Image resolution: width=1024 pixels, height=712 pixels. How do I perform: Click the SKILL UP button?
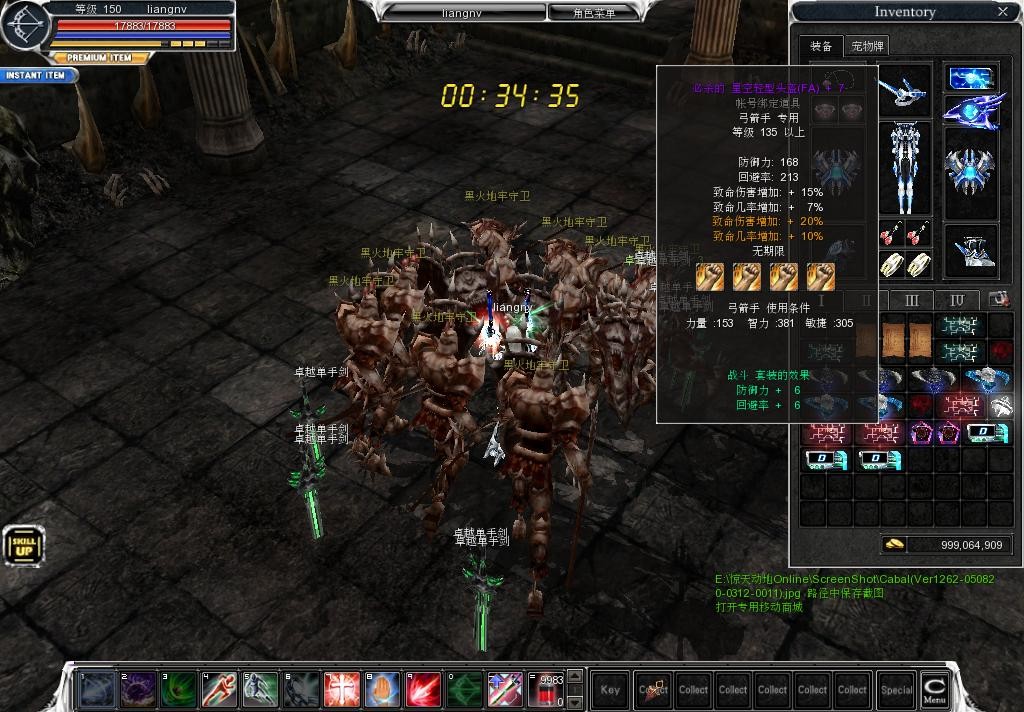(23, 545)
